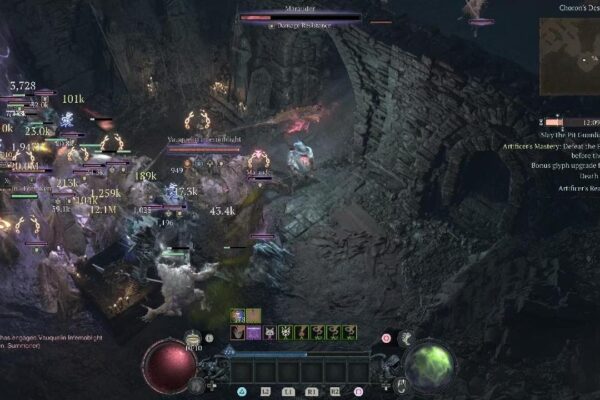Select the Slay the Pit Guardian objective
The image size is (600, 400).
tap(567, 134)
